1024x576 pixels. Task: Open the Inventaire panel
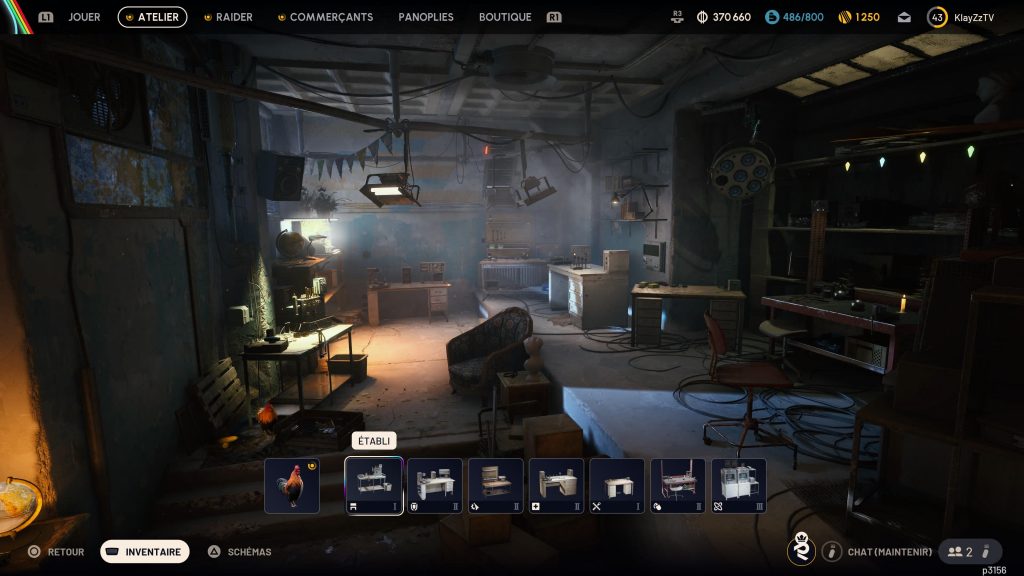(145, 551)
